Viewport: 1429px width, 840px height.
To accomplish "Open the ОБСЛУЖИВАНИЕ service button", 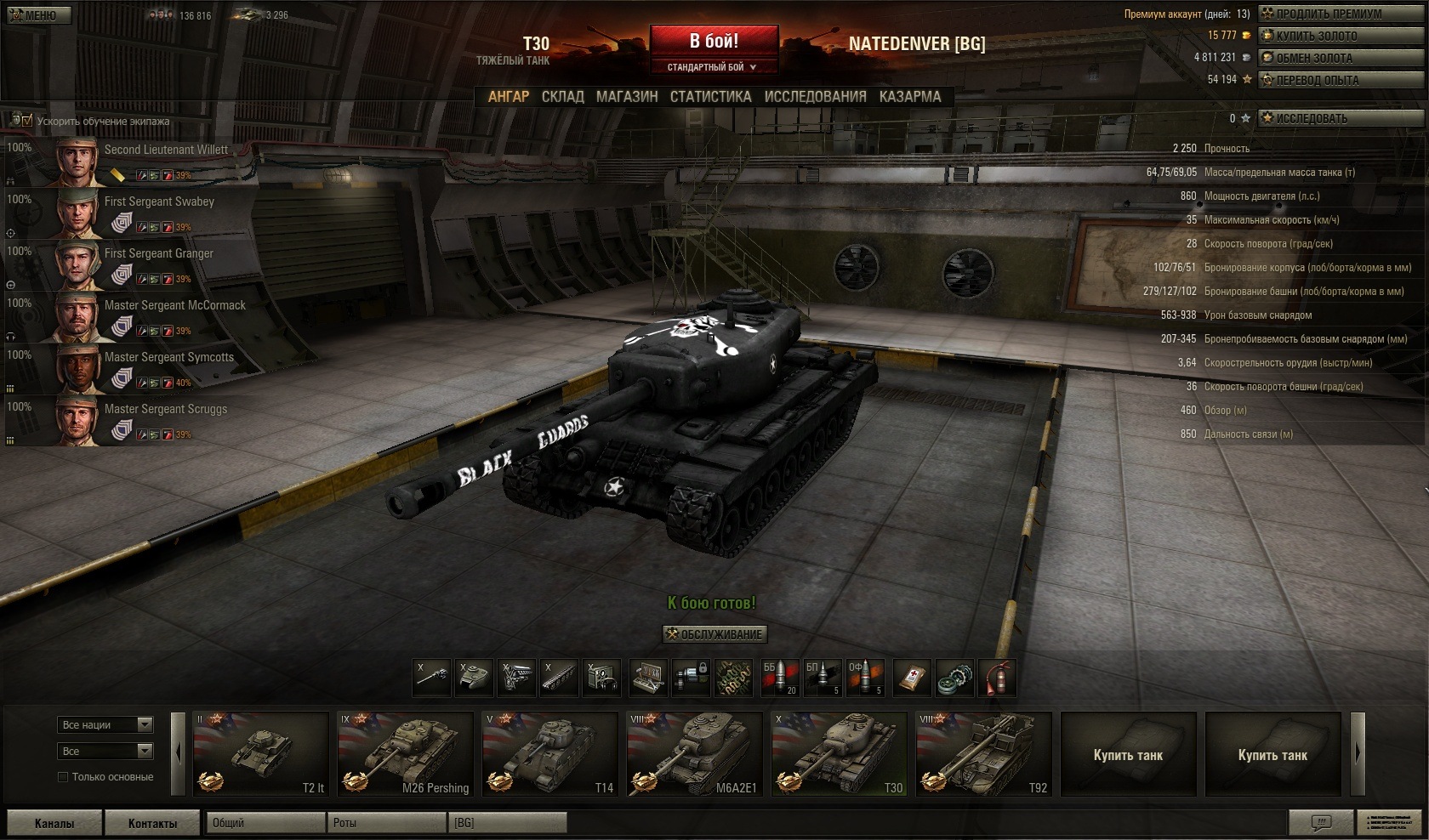I will click(714, 634).
